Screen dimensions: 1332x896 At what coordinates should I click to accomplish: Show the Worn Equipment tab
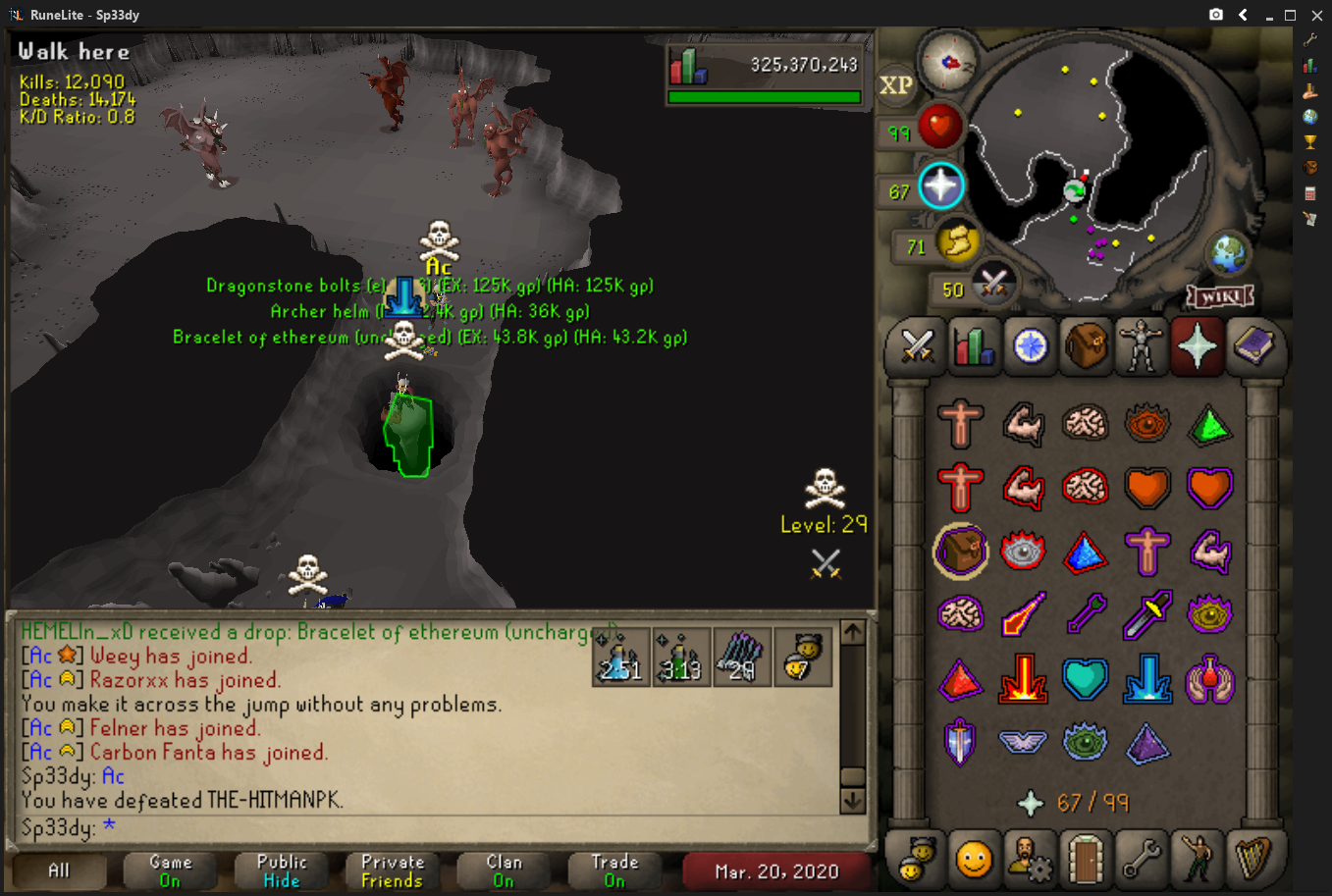1142,346
